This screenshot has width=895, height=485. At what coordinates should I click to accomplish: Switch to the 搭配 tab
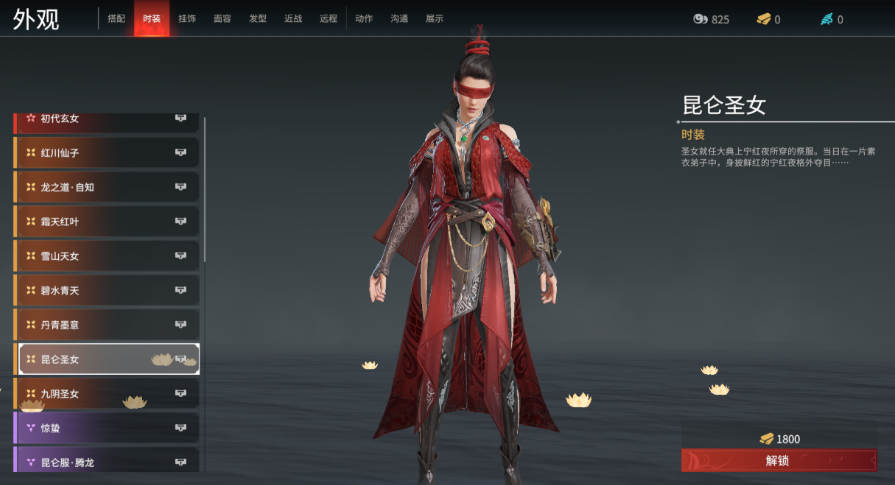pyautogui.click(x=117, y=19)
